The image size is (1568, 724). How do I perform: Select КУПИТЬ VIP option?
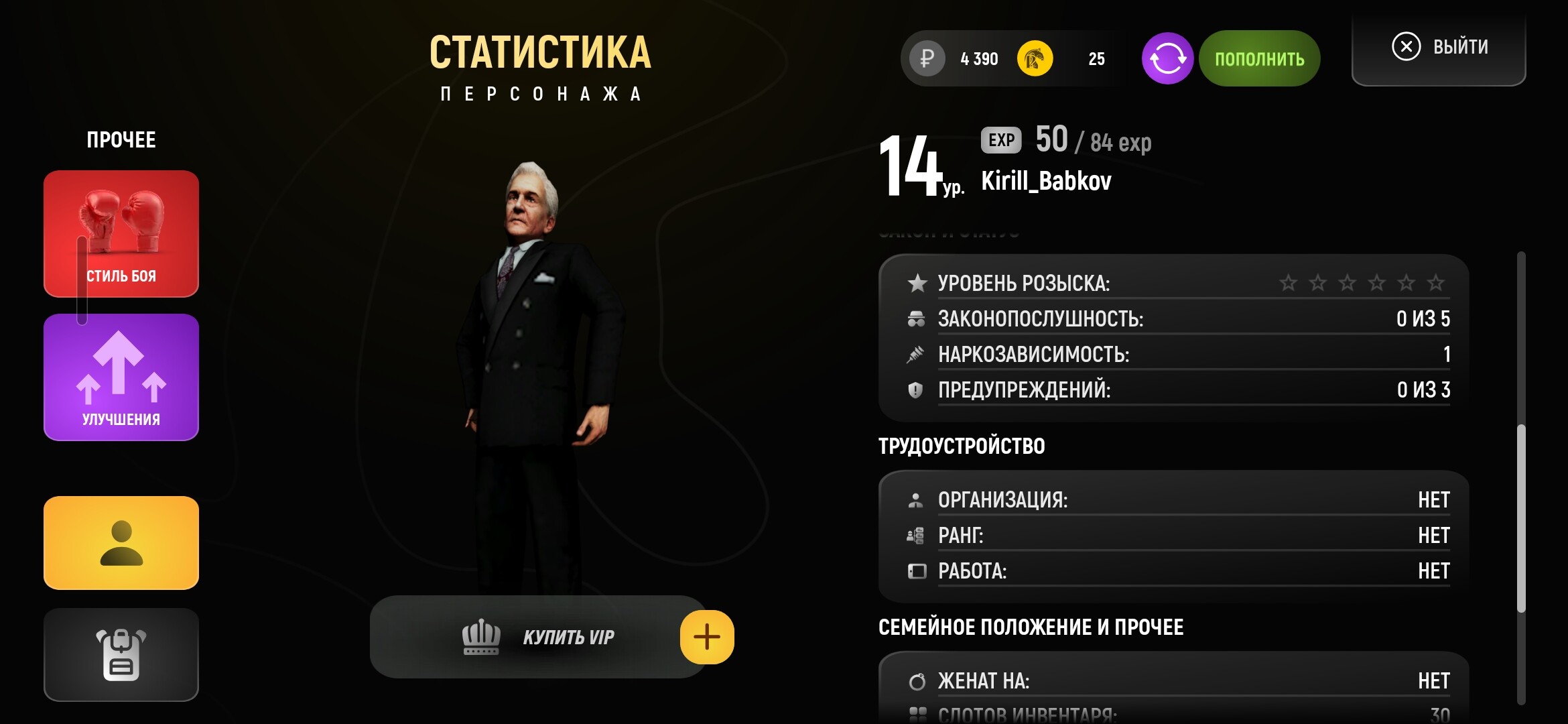(x=570, y=637)
